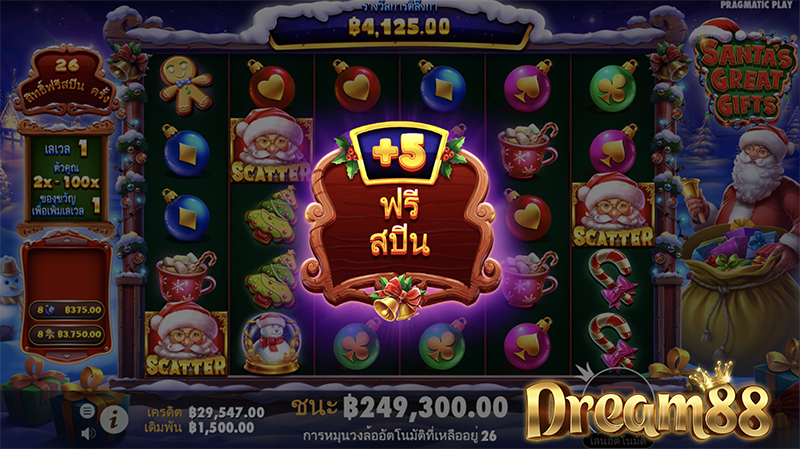Open the hamburger menu icon
This screenshot has width=800, height=449.
pyautogui.click(x=88, y=411)
